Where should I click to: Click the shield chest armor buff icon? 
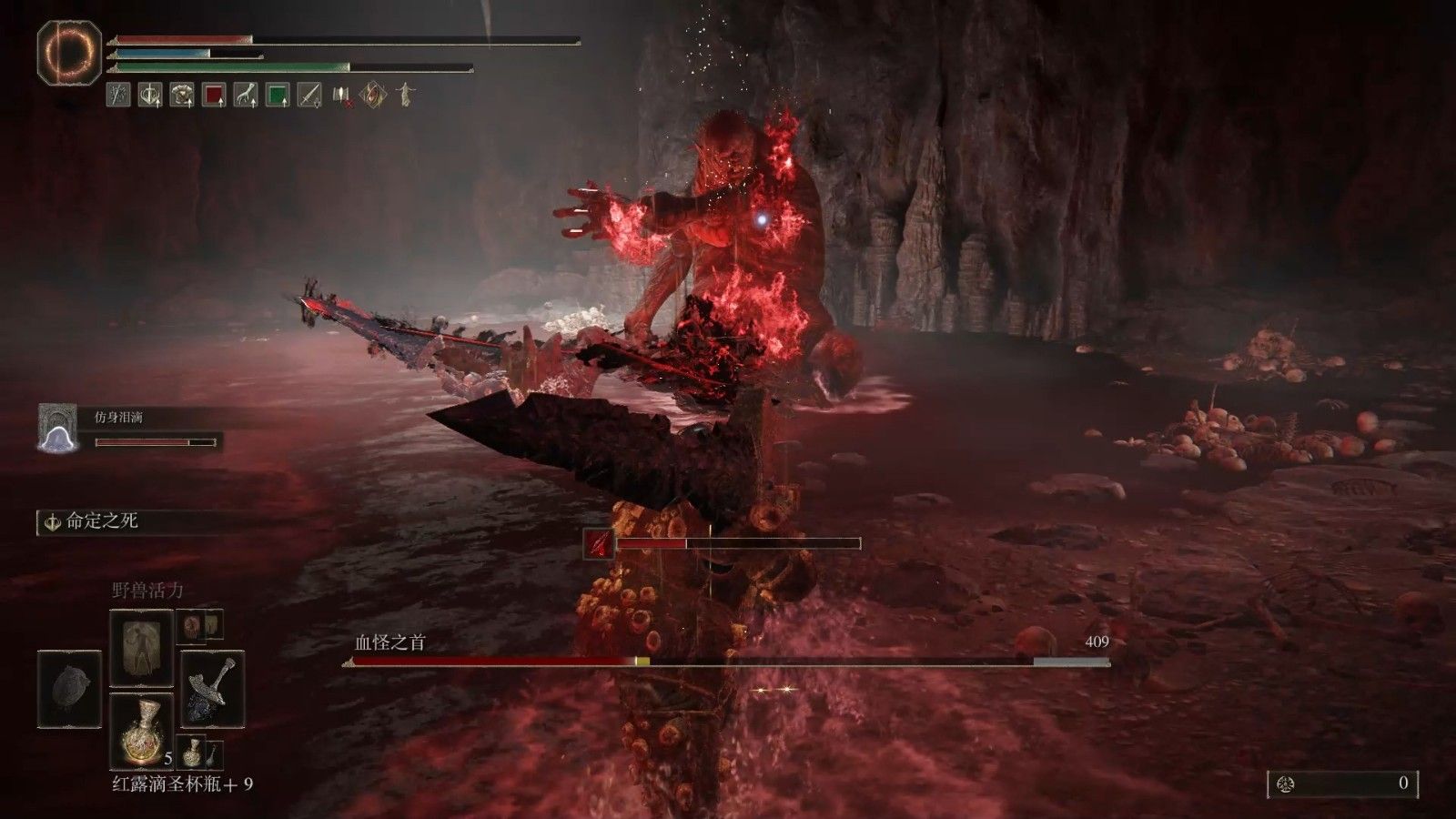tap(182, 95)
